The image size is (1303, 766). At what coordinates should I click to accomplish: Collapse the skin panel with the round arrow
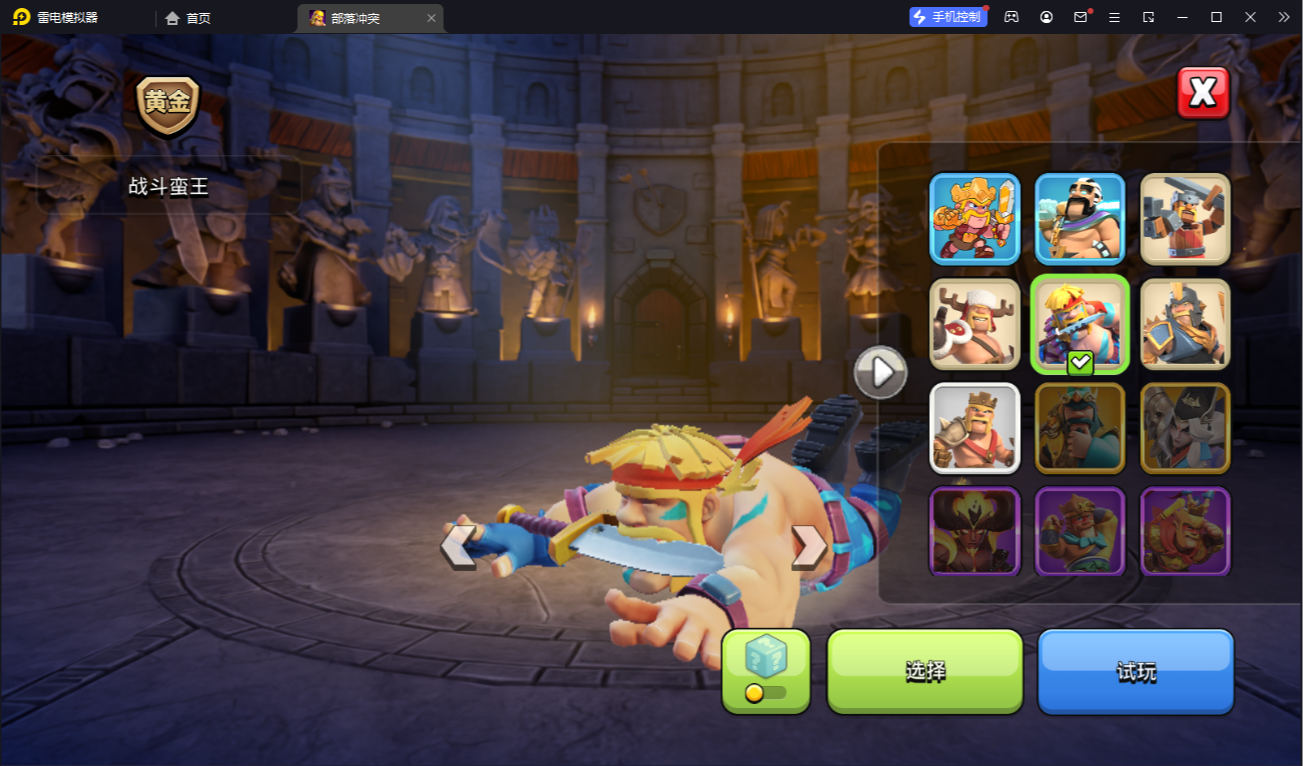click(881, 373)
